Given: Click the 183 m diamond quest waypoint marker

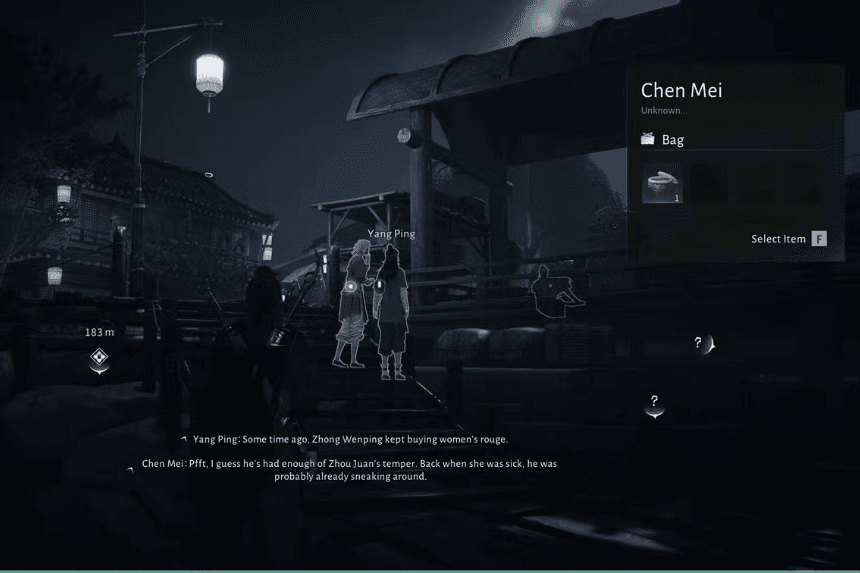Looking at the screenshot, I should 99,357.
